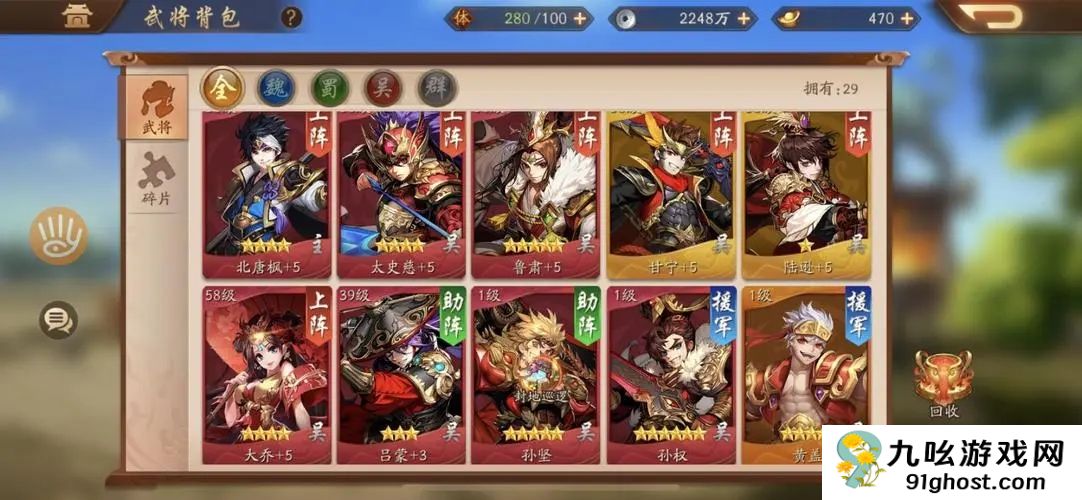The image size is (1082, 500).
Task: Click the question mark help button
Action: tap(291, 17)
